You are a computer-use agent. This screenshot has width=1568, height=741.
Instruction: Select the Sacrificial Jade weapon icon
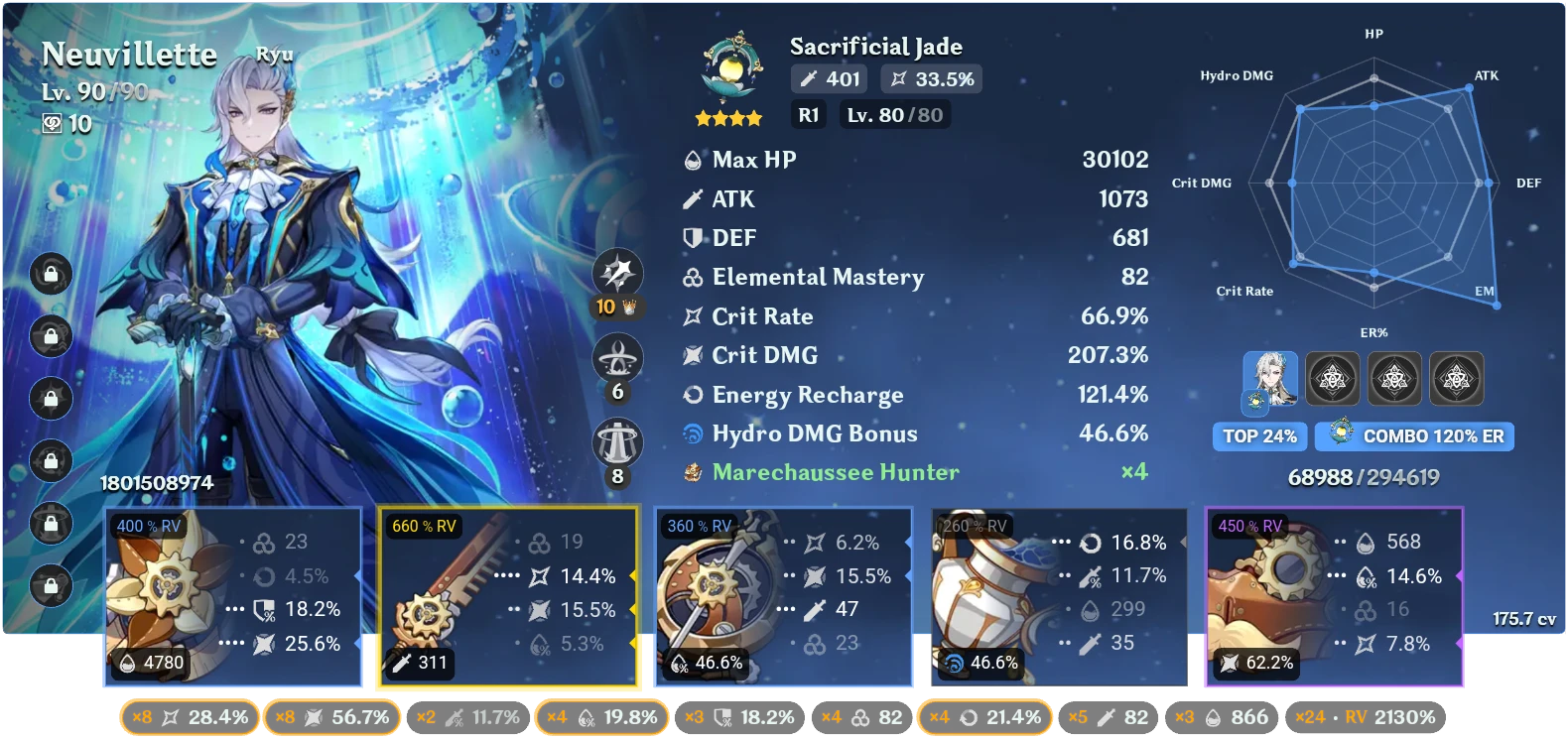[731, 64]
